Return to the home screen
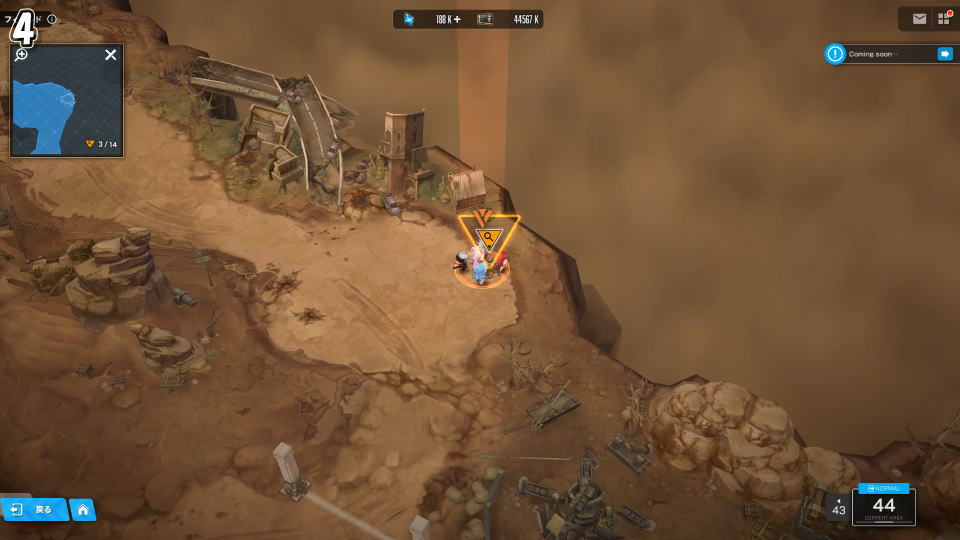This screenshot has width=960, height=540. click(82, 510)
